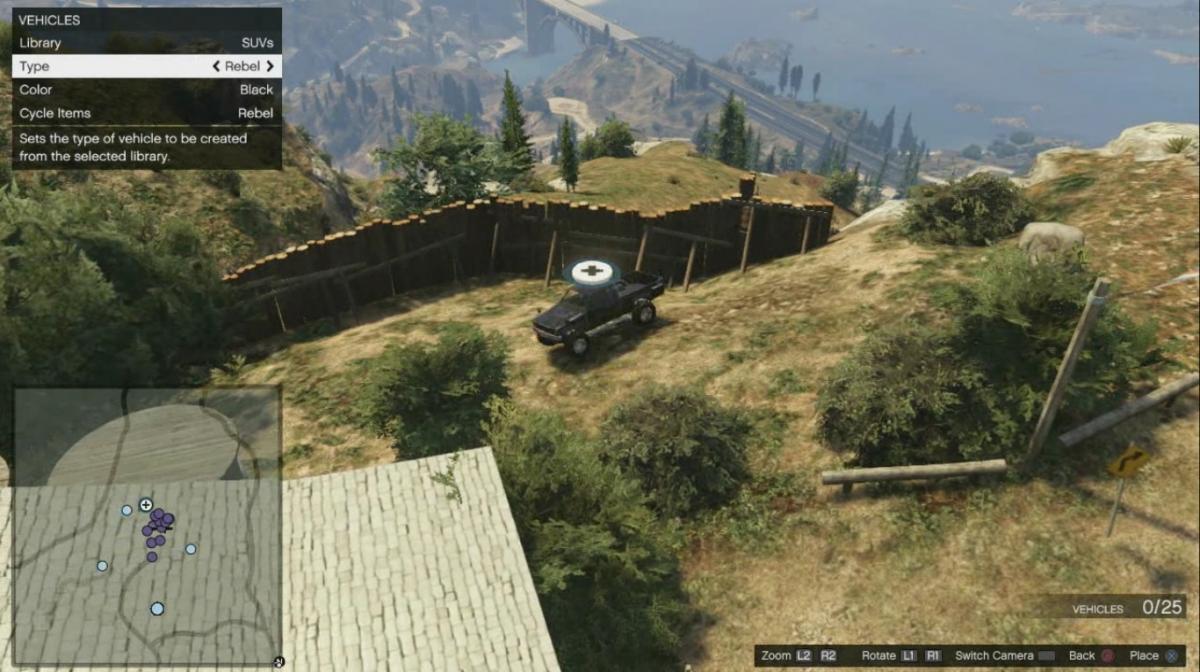Open the Cycle Items row
Screen dimensions: 1200x672
pyautogui.click(x=146, y=113)
